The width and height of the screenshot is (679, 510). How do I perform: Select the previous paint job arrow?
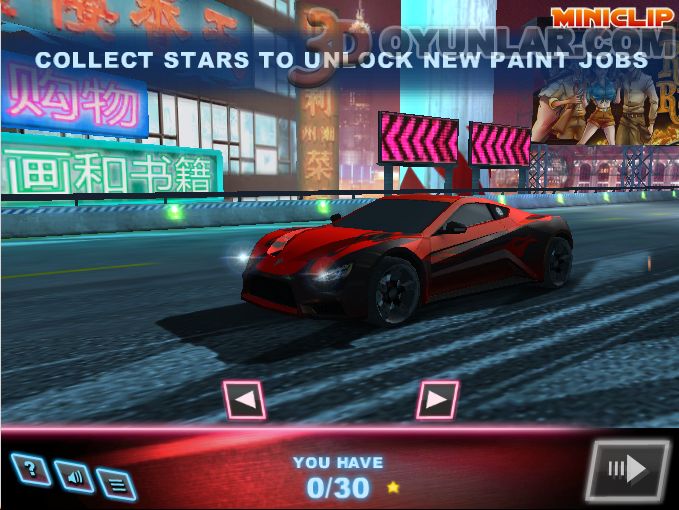point(245,401)
